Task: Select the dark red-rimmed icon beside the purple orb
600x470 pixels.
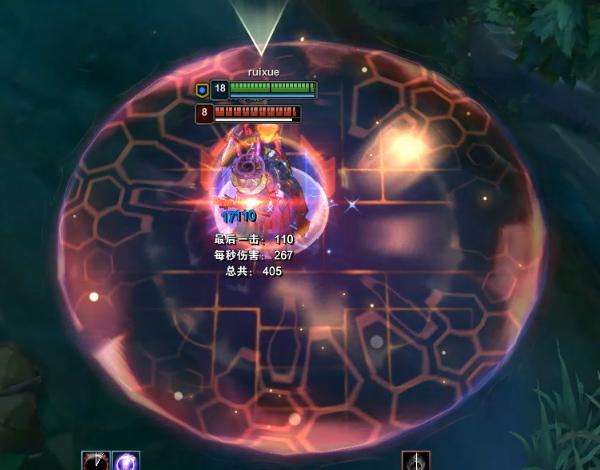Action: [x=96, y=461]
